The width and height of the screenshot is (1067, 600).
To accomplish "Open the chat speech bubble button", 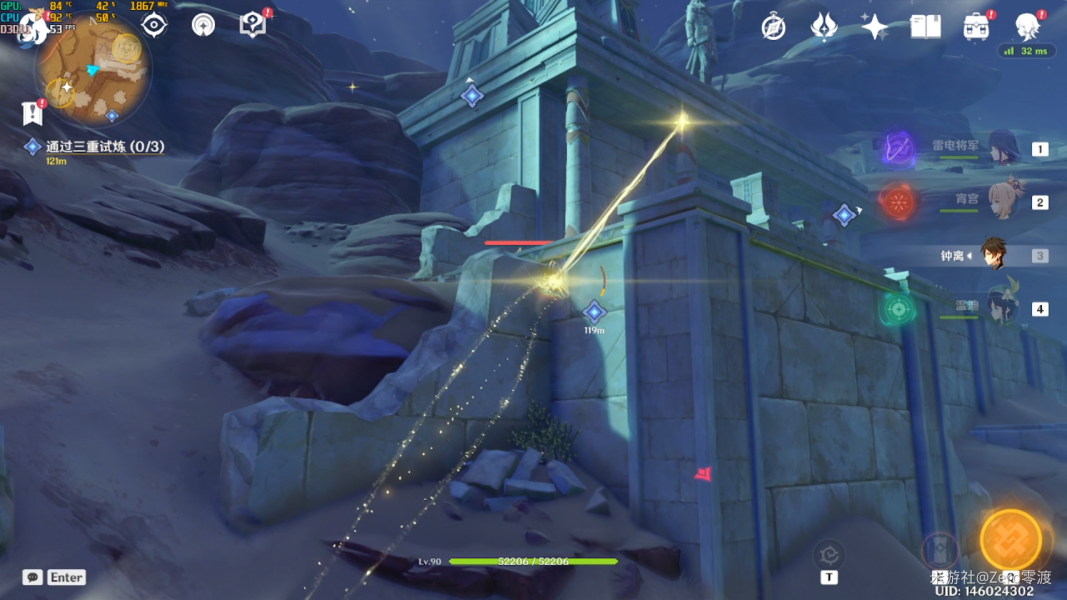I will click(x=33, y=577).
